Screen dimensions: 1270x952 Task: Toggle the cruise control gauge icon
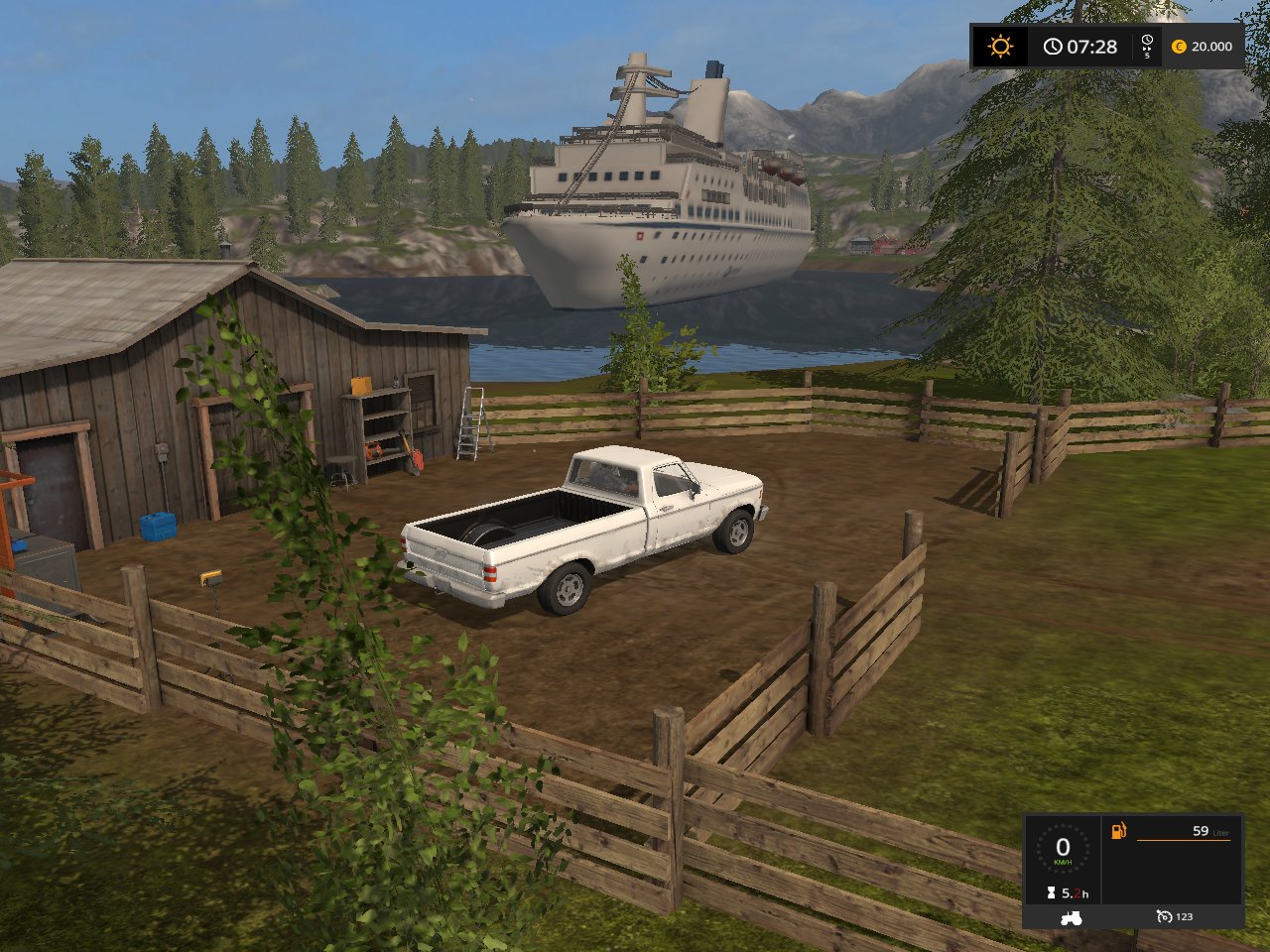[1164, 917]
